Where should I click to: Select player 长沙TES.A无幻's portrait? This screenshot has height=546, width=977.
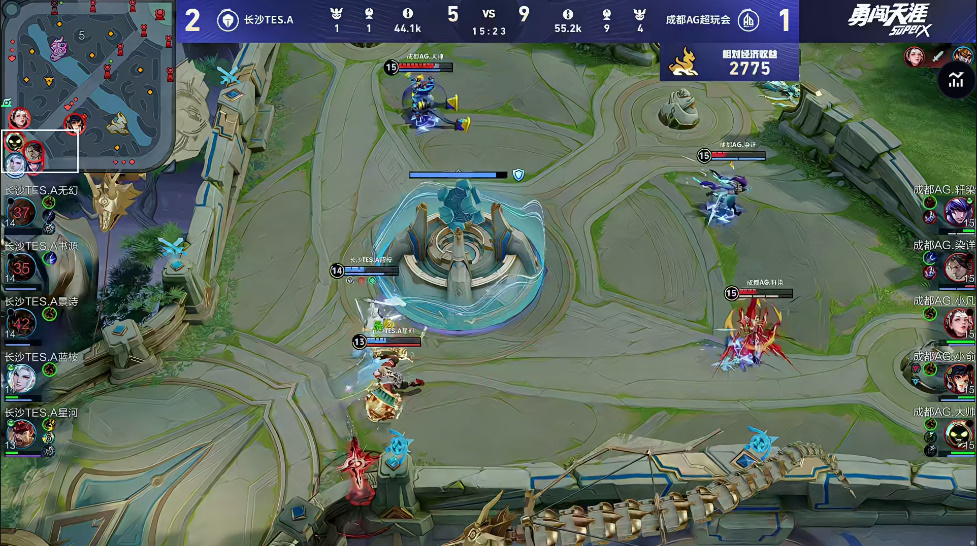(22, 212)
